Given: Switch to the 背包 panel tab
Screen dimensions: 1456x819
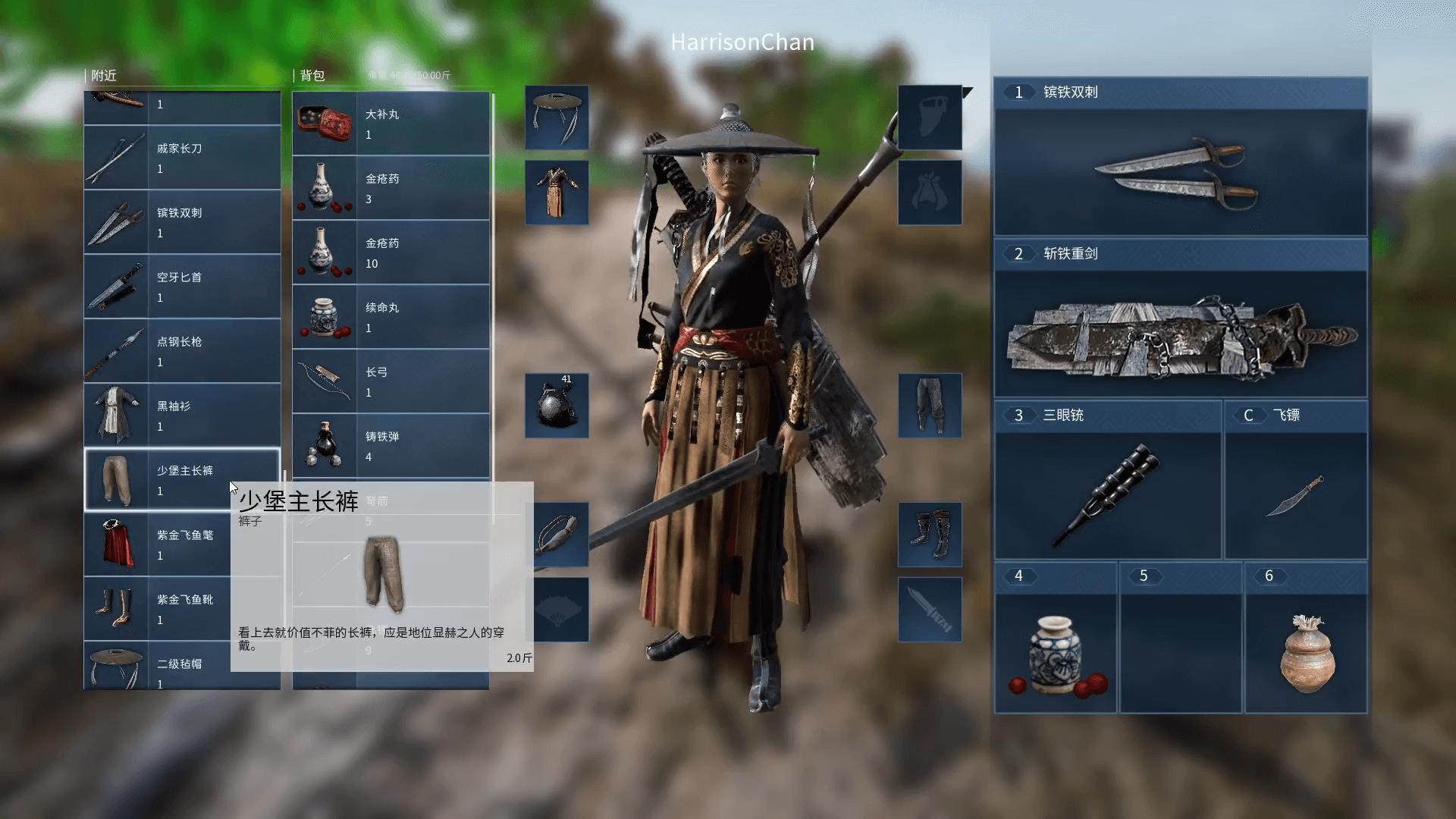Looking at the screenshot, I should click(x=313, y=75).
